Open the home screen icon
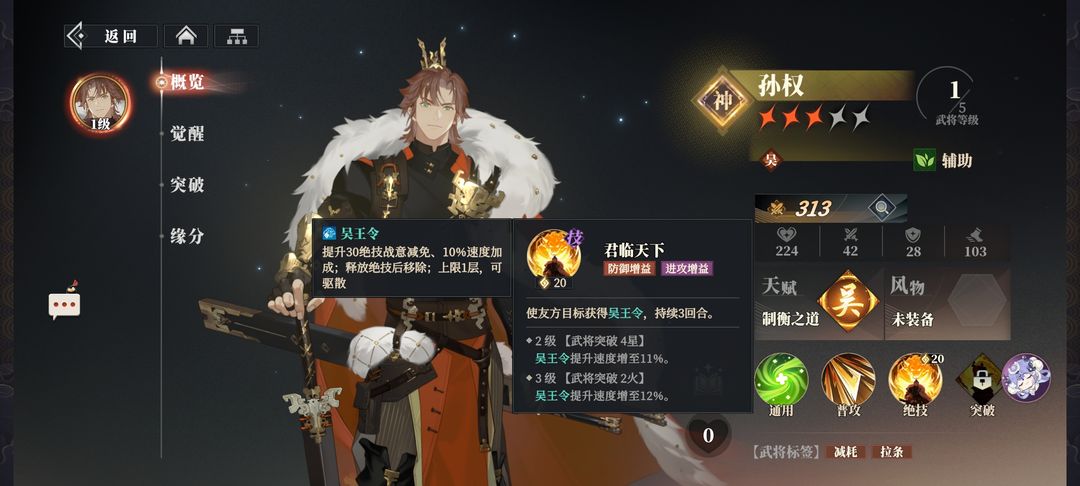The width and height of the screenshot is (1080, 486). tap(185, 36)
